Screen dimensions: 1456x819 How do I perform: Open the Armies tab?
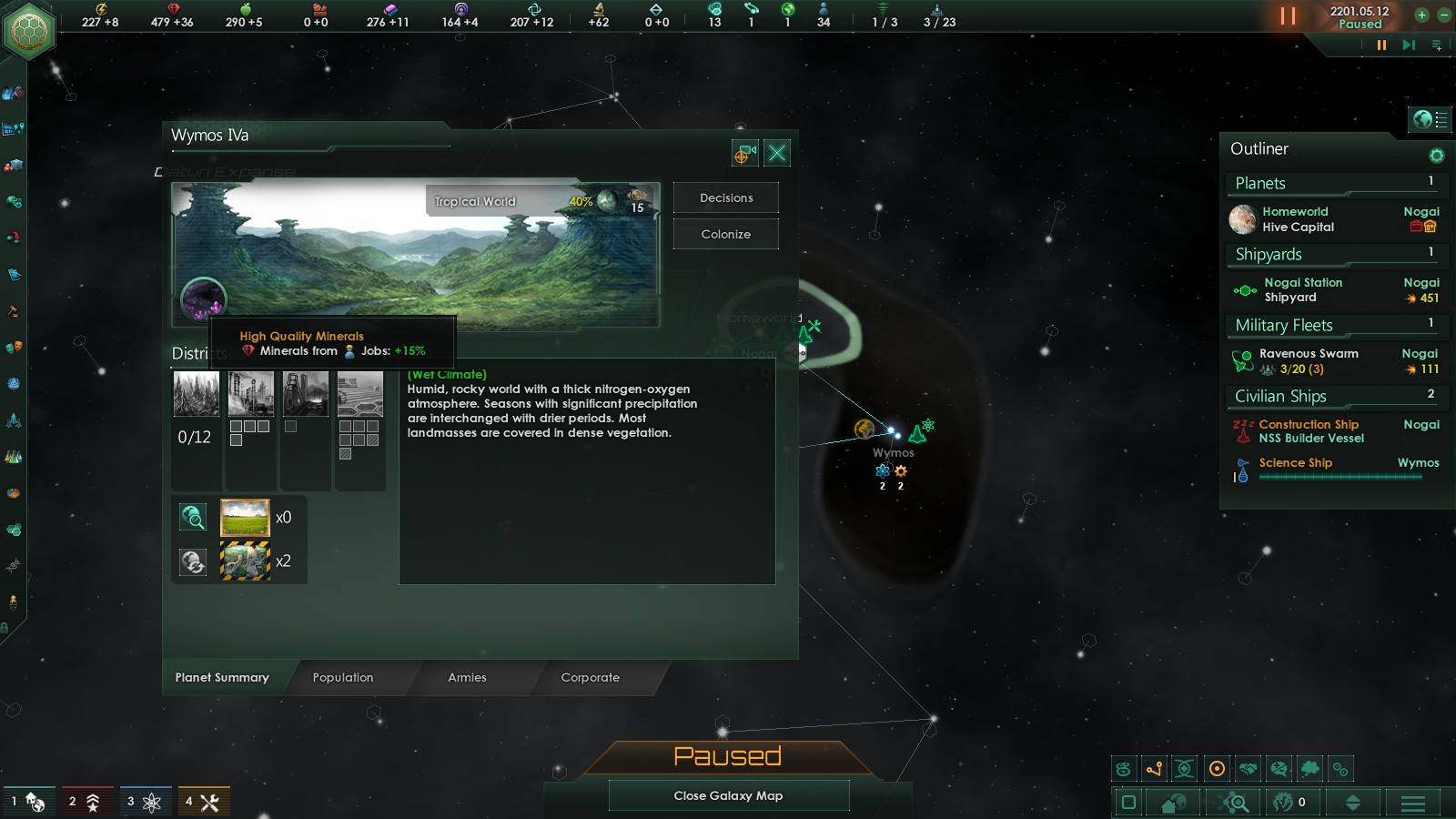[467, 678]
